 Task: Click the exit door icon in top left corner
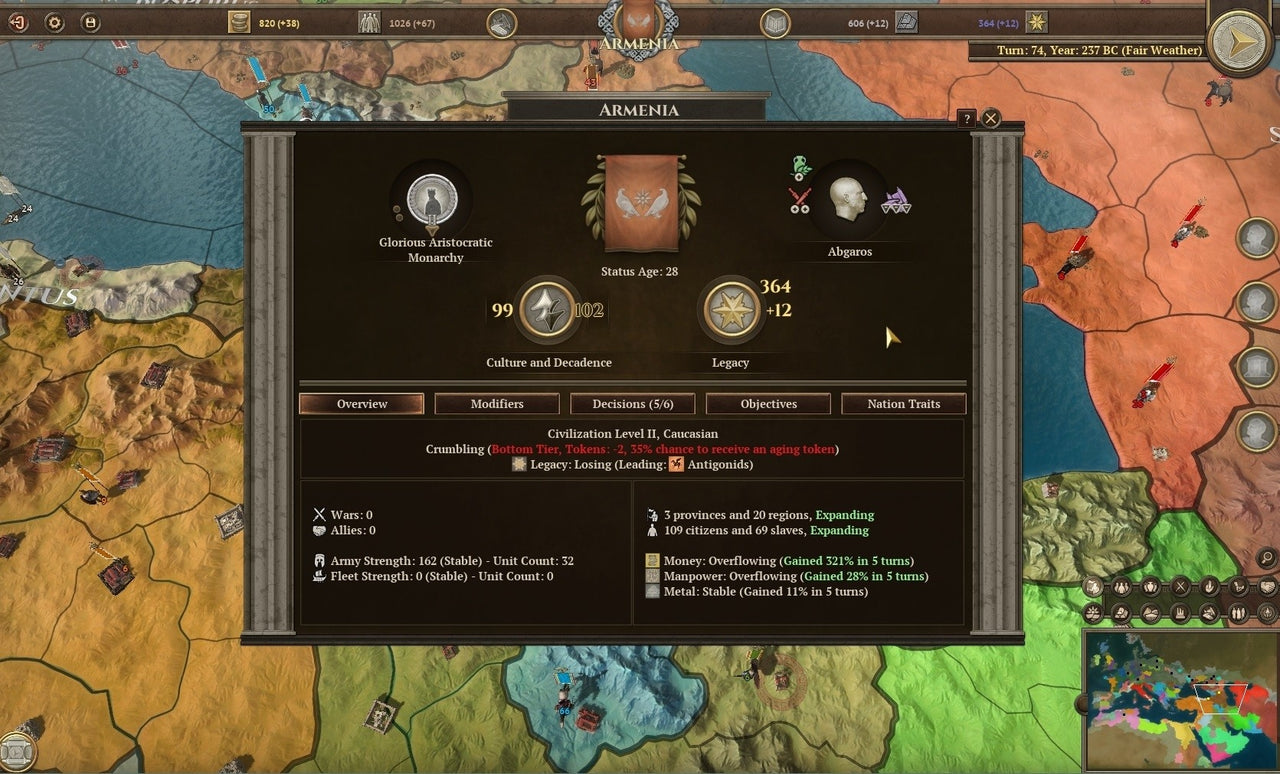coord(18,22)
